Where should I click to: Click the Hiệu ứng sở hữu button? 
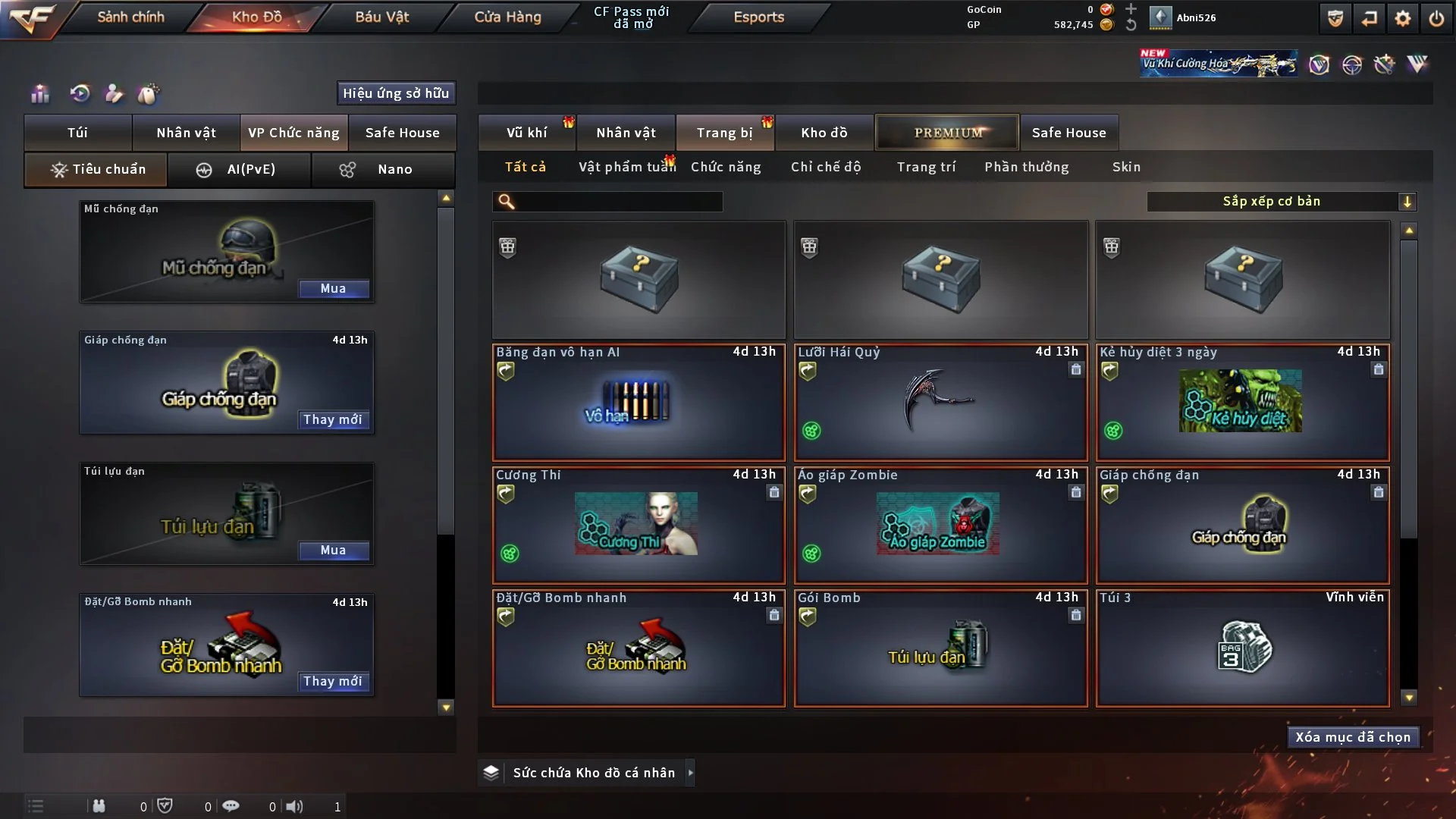pyautogui.click(x=396, y=93)
